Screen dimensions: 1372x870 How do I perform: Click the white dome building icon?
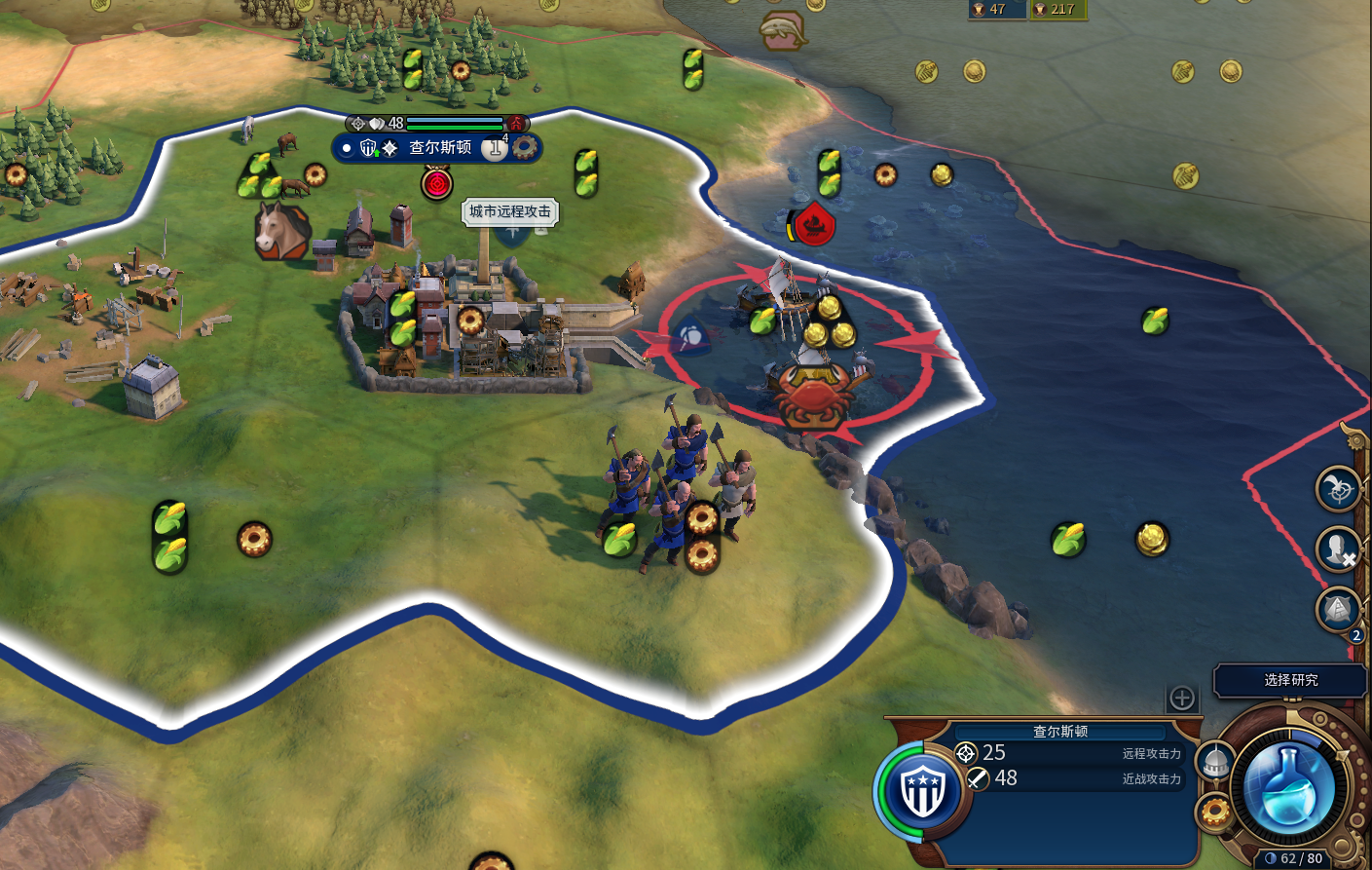[1215, 763]
